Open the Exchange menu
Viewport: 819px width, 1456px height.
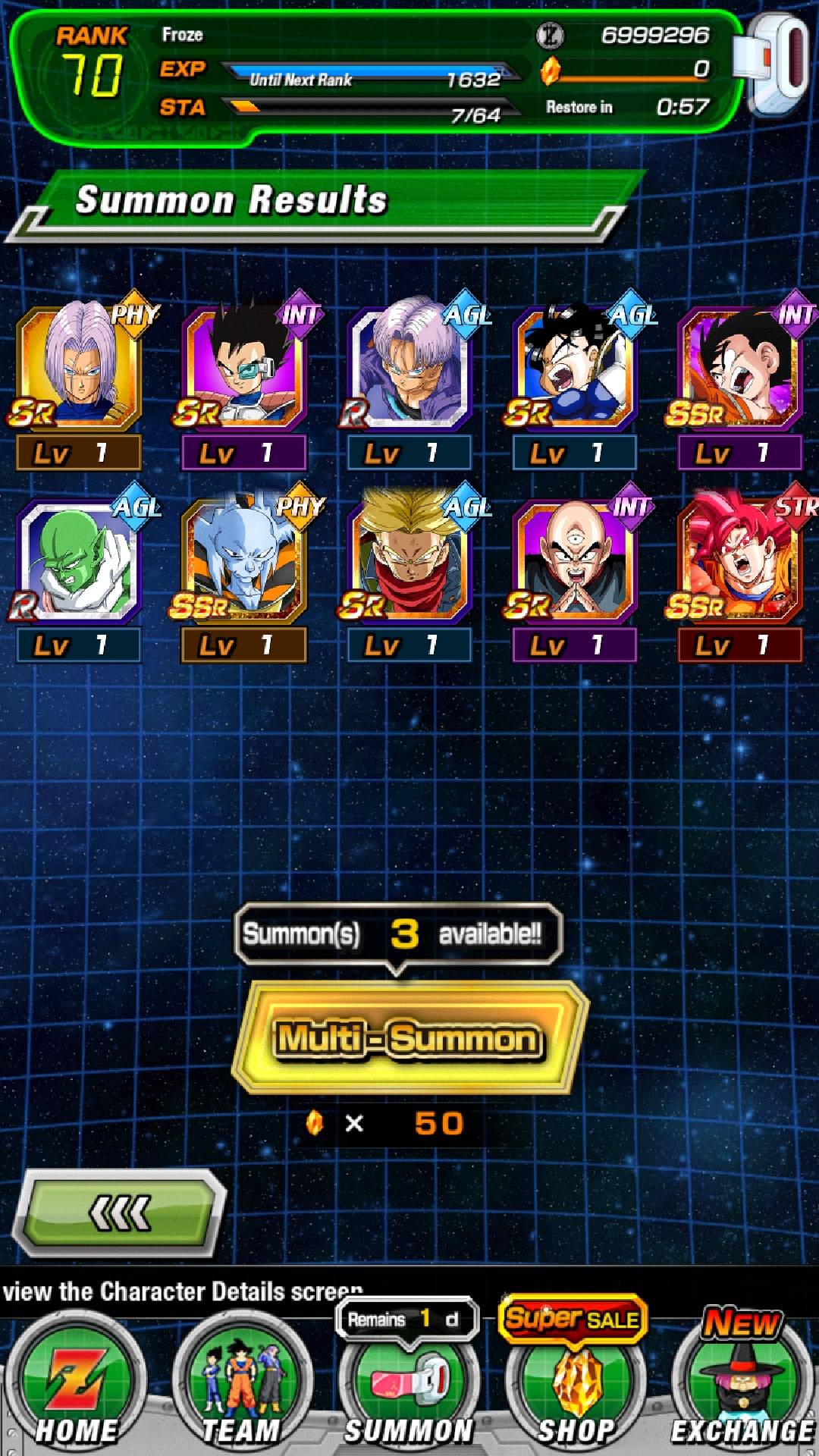coord(742,1388)
